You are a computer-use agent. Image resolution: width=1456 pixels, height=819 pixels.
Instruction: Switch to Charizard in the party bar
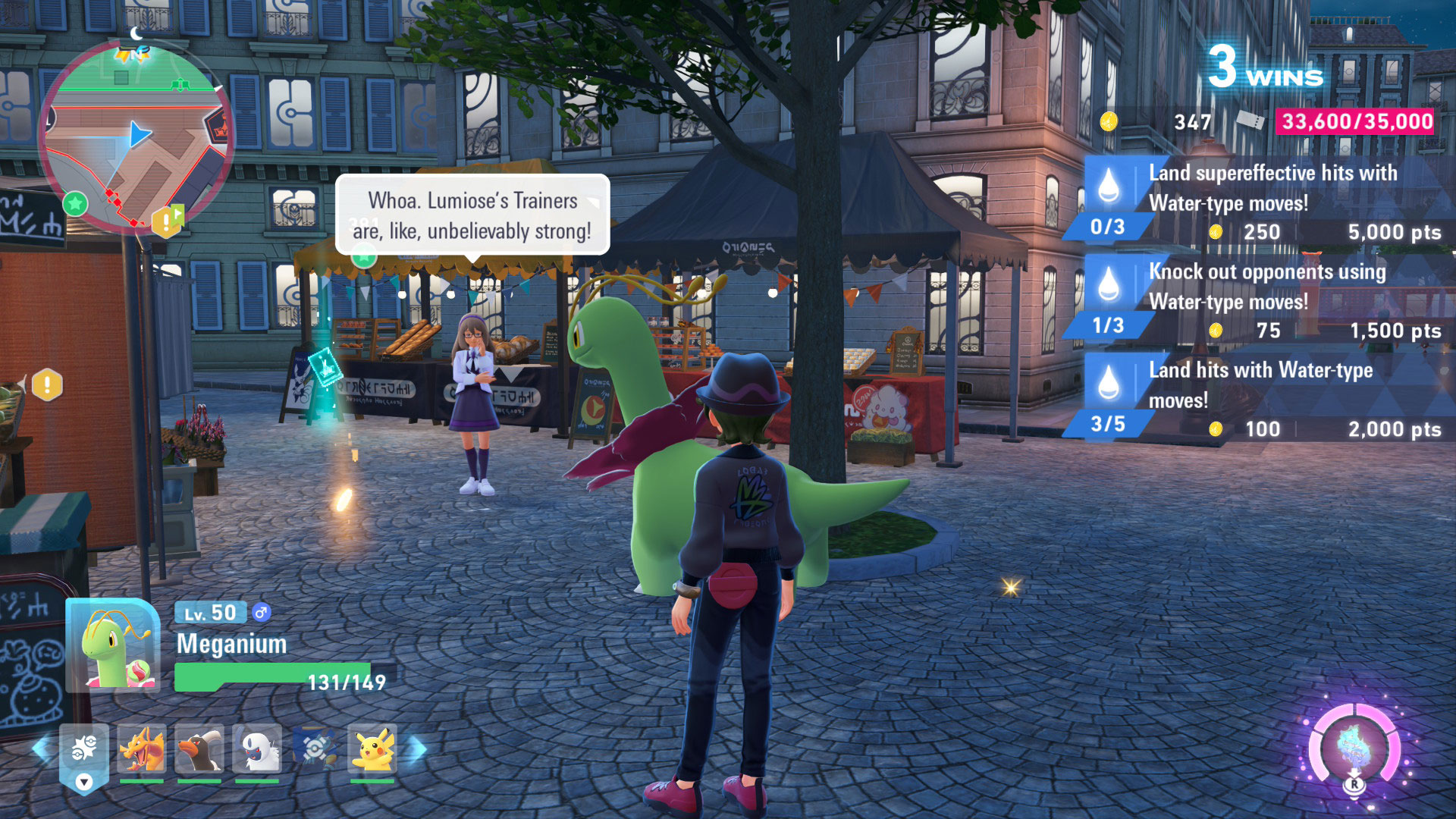tap(142, 750)
